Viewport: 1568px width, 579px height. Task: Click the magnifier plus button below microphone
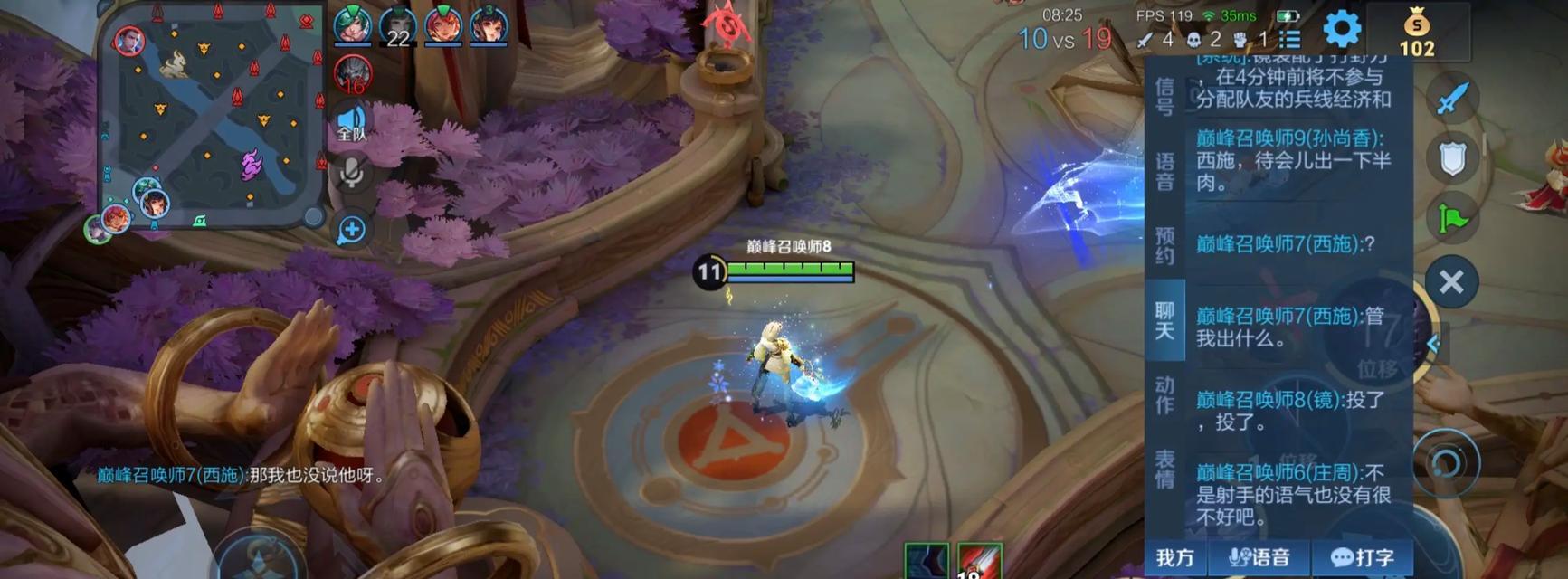coord(351,230)
